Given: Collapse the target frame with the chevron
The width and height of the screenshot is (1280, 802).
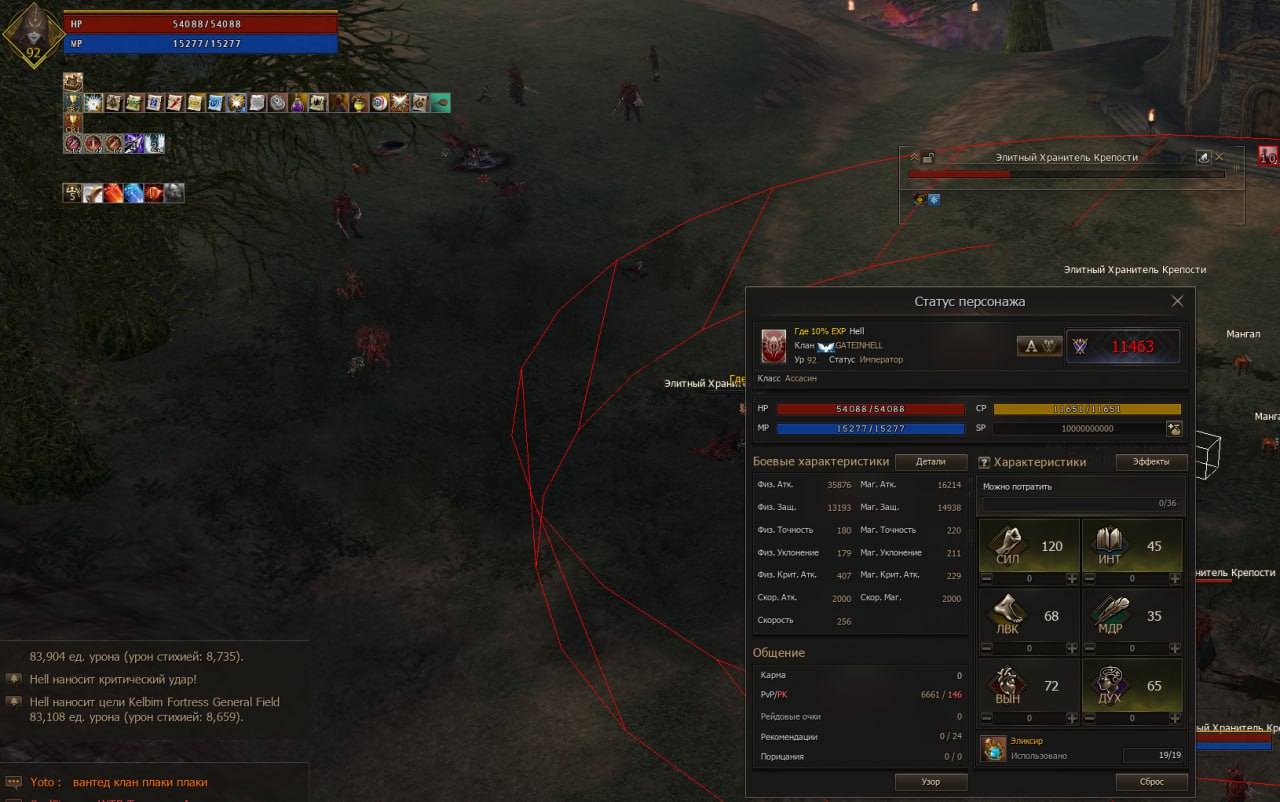Looking at the screenshot, I should (x=914, y=157).
